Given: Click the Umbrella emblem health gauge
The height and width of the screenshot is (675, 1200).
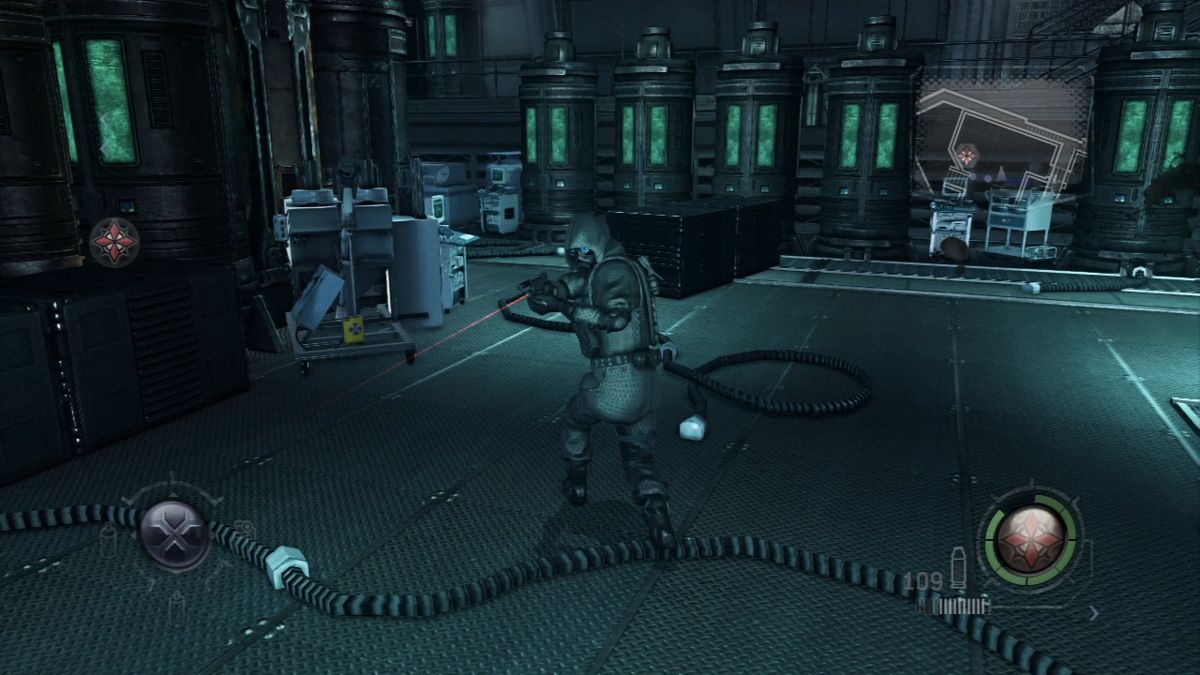Looking at the screenshot, I should [1030, 535].
